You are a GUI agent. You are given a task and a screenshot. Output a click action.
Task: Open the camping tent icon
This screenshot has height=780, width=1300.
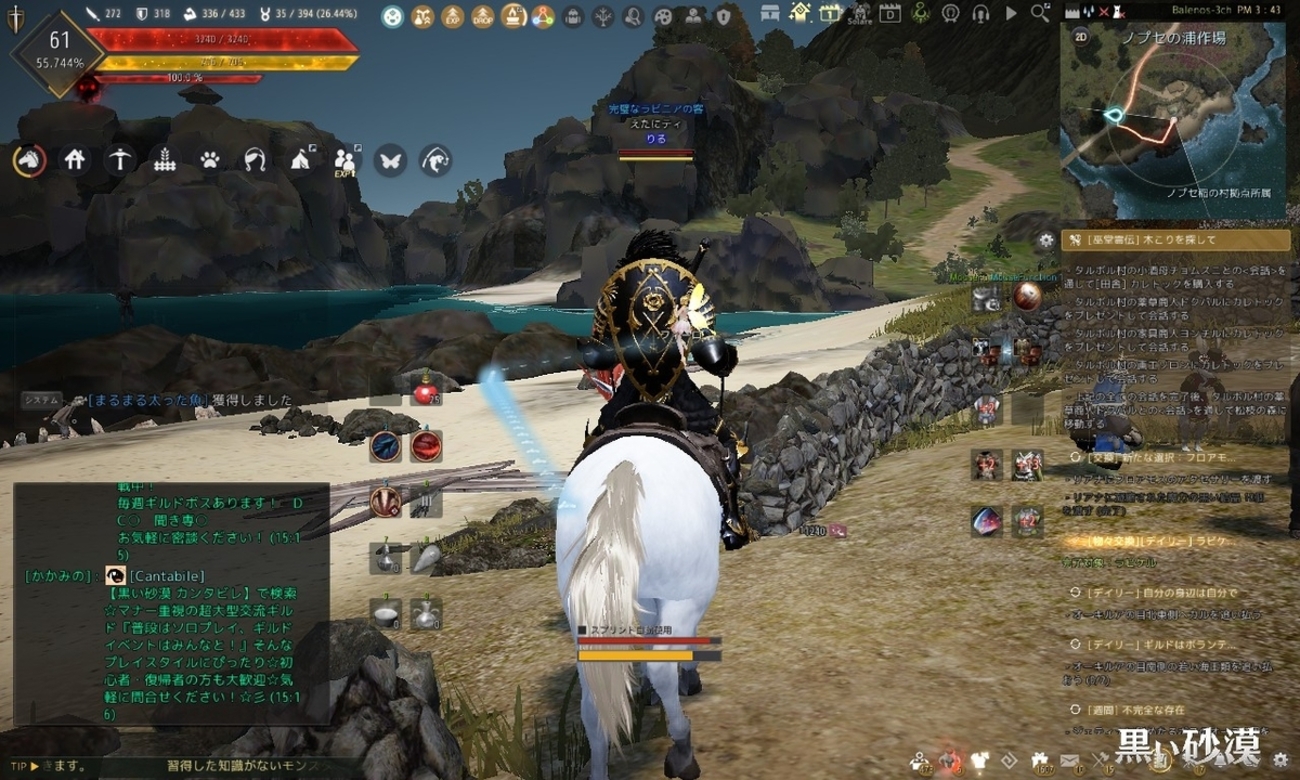300,160
